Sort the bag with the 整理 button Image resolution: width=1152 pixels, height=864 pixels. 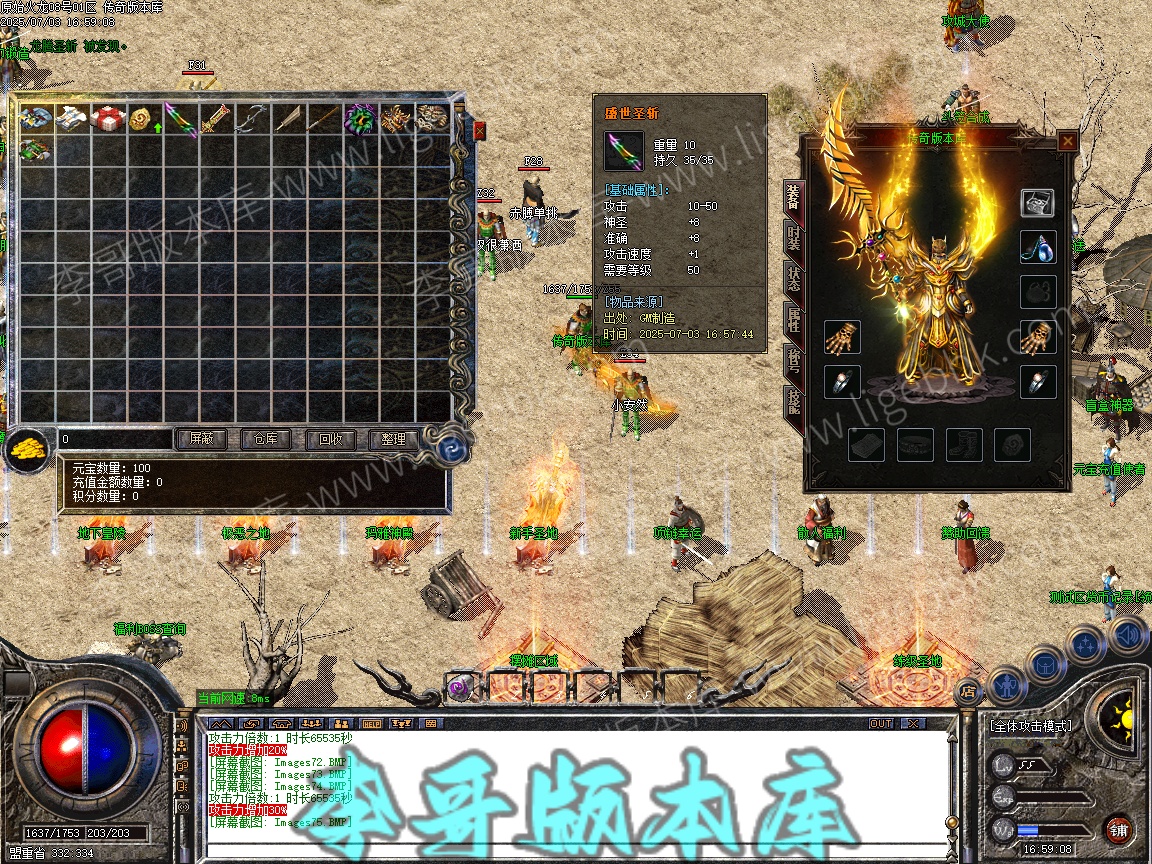(x=393, y=439)
